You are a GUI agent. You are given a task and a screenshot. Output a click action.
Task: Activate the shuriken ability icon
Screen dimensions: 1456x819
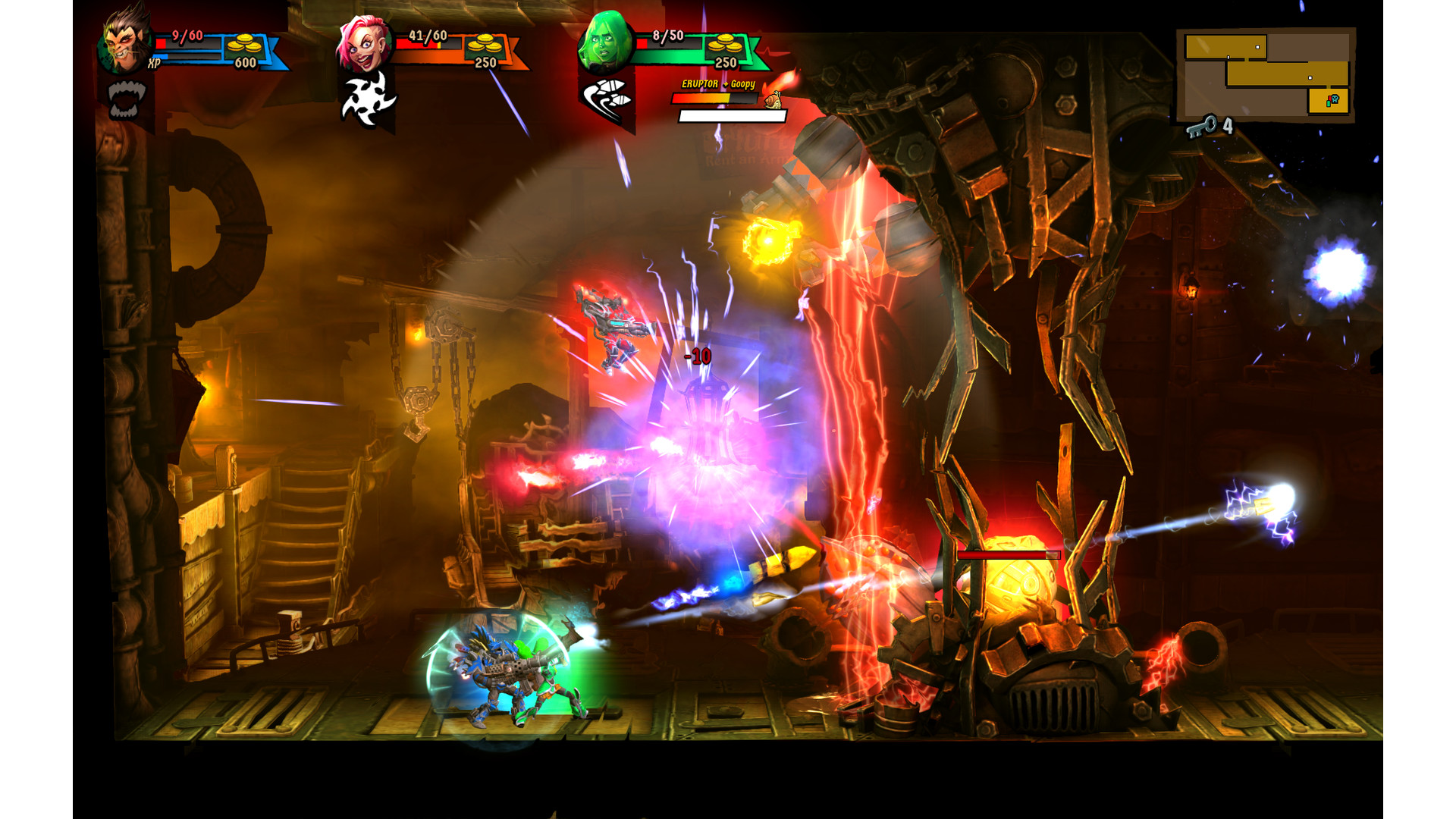[x=368, y=99]
